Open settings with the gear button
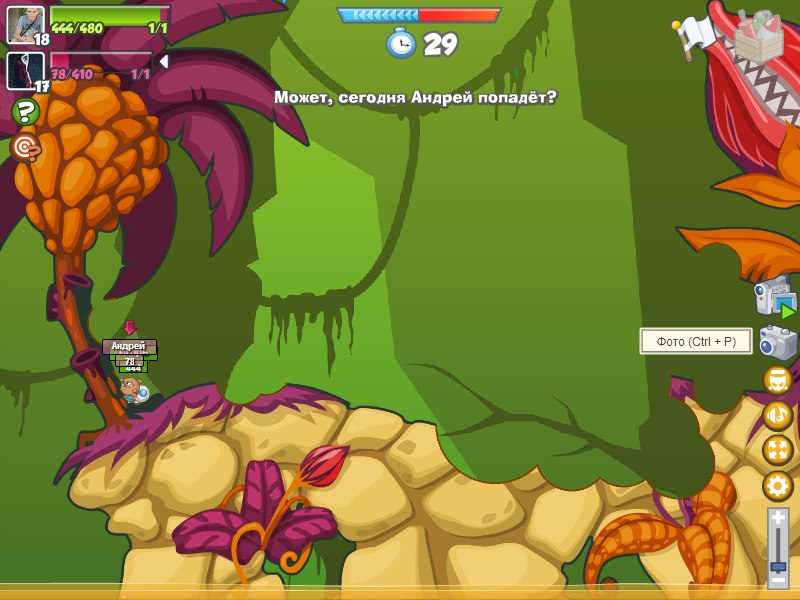Image resolution: width=800 pixels, height=600 pixels. tap(777, 486)
